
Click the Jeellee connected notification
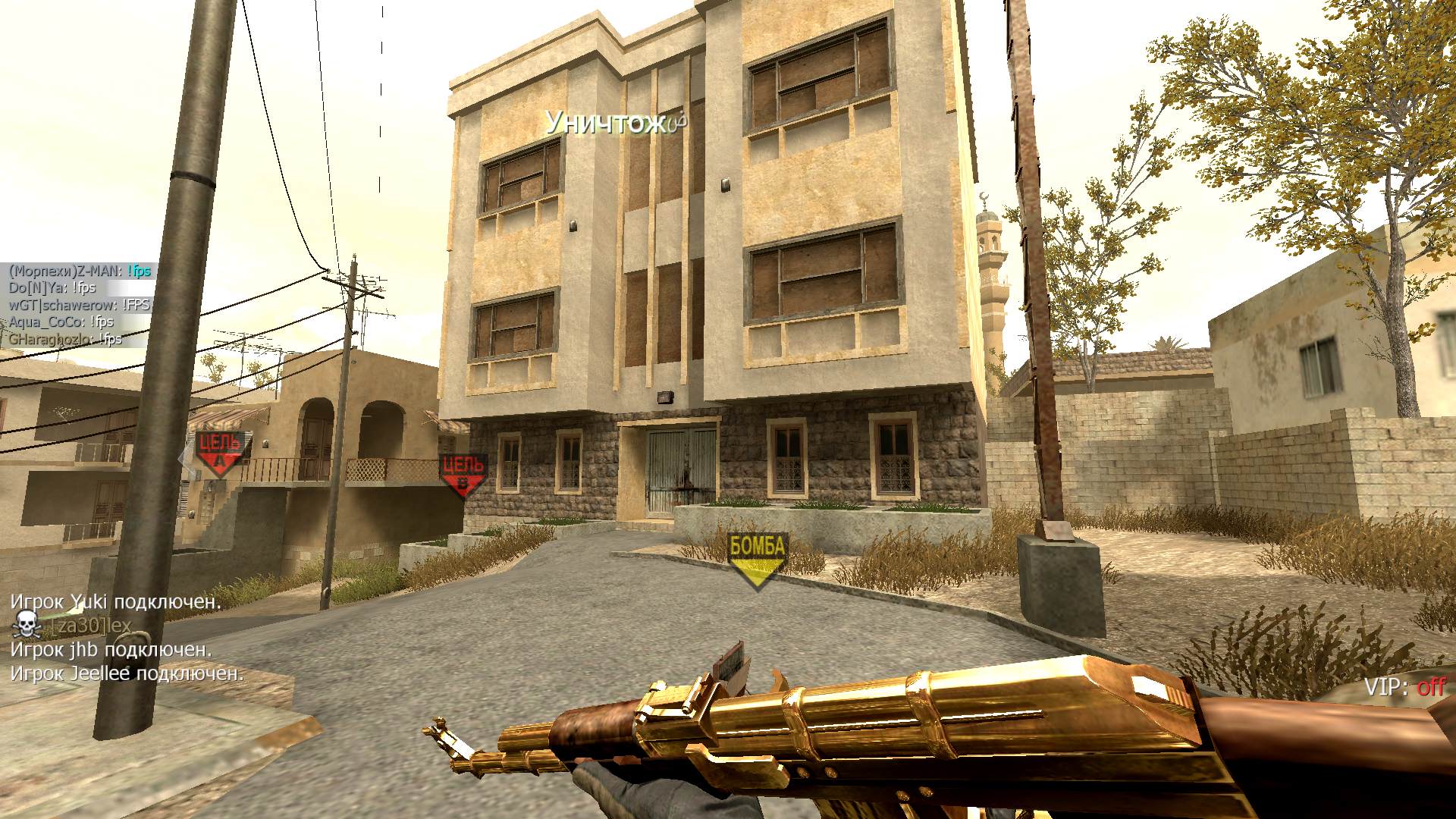click(x=127, y=673)
